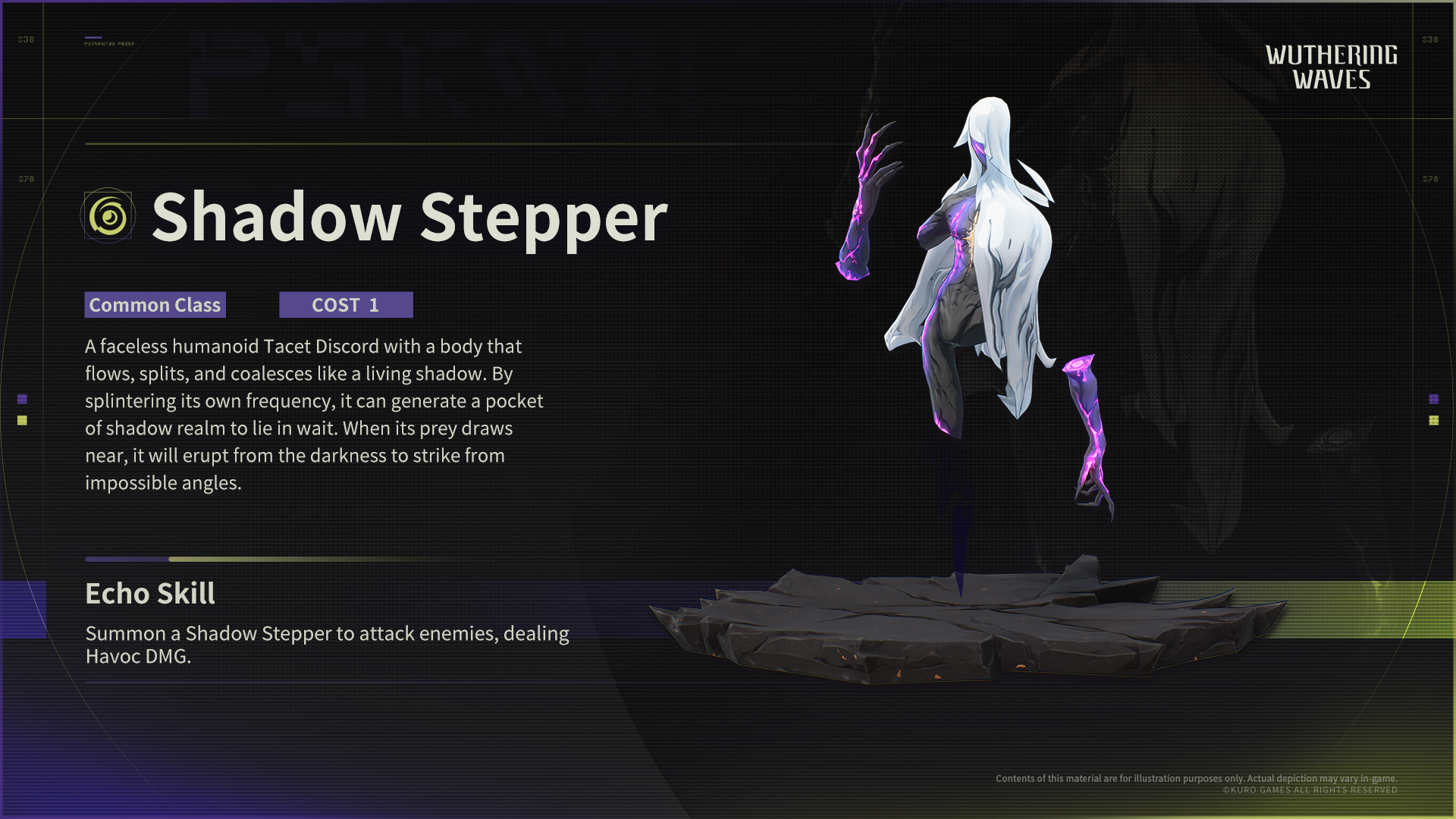Click the Wuthering Waves logo

(1331, 67)
